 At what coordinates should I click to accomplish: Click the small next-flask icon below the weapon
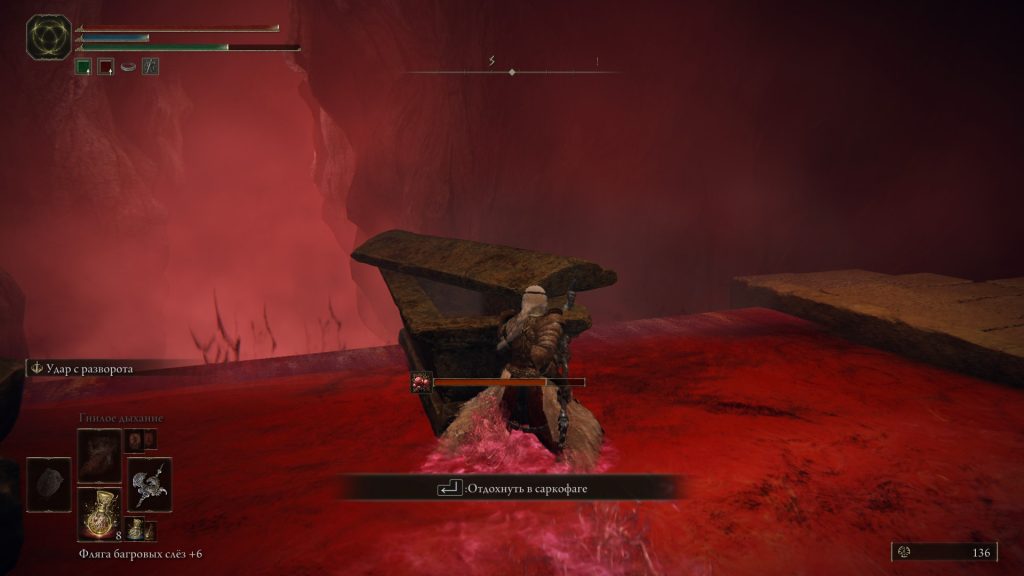click(x=135, y=529)
